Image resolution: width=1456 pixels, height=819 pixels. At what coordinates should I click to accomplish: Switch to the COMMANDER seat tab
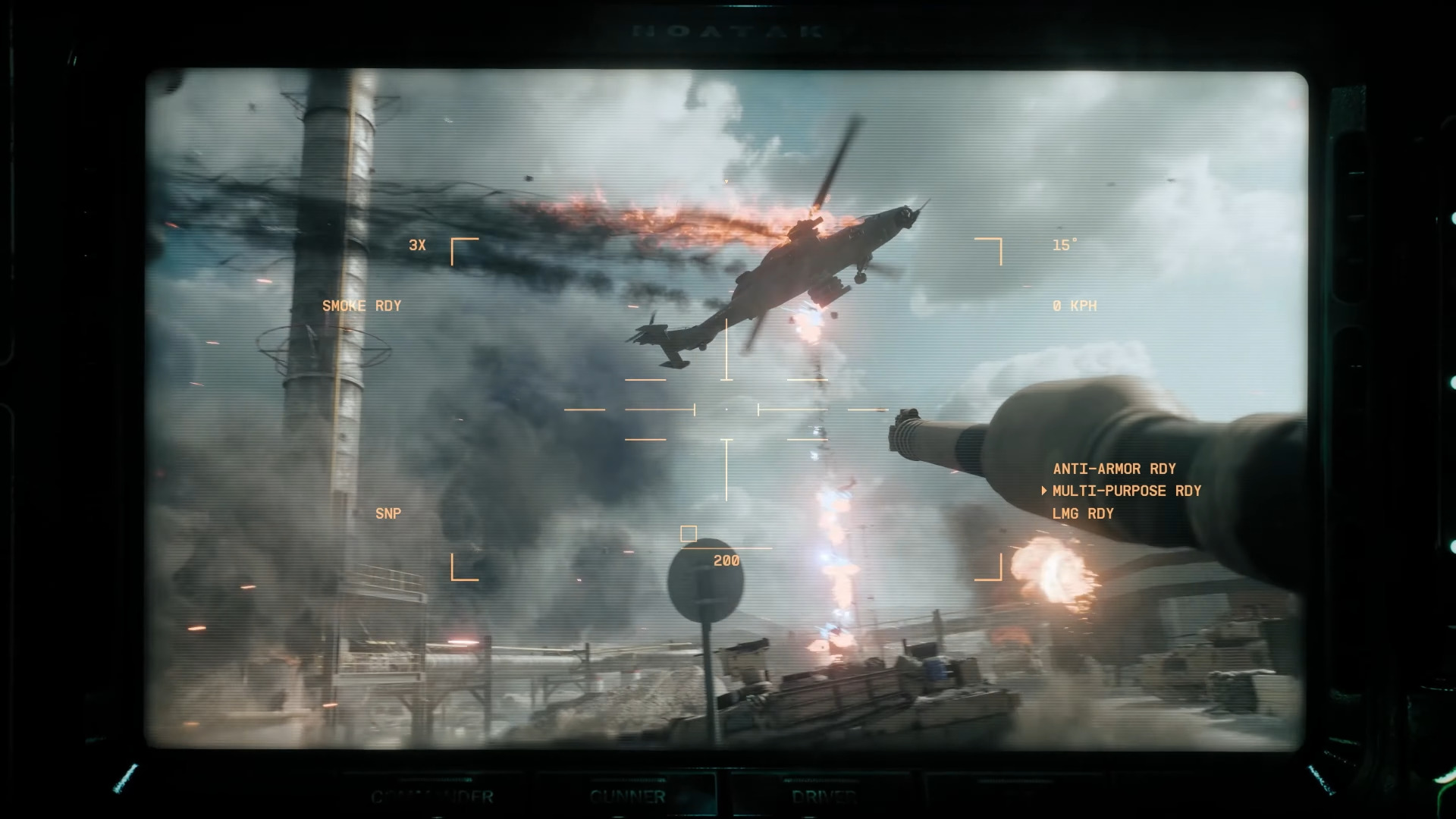point(432,796)
